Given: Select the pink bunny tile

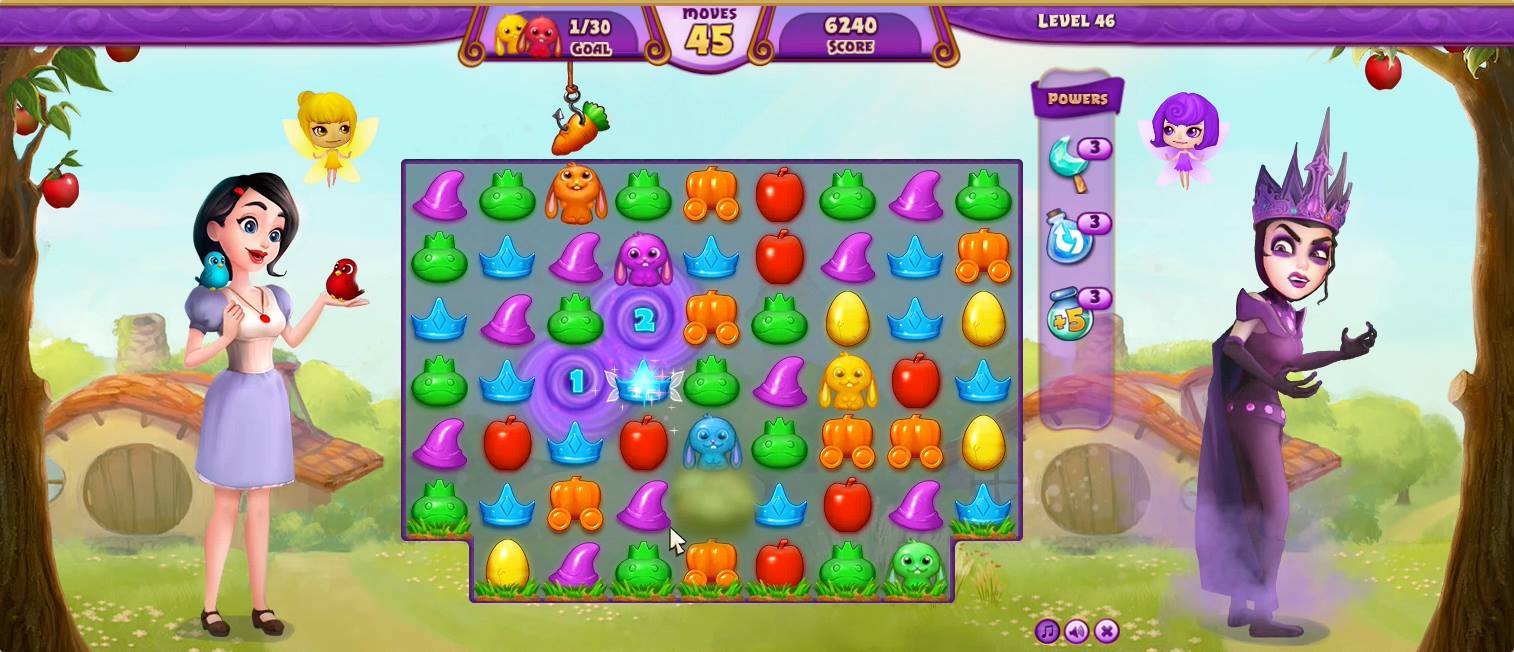Looking at the screenshot, I should click(x=643, y=258).
